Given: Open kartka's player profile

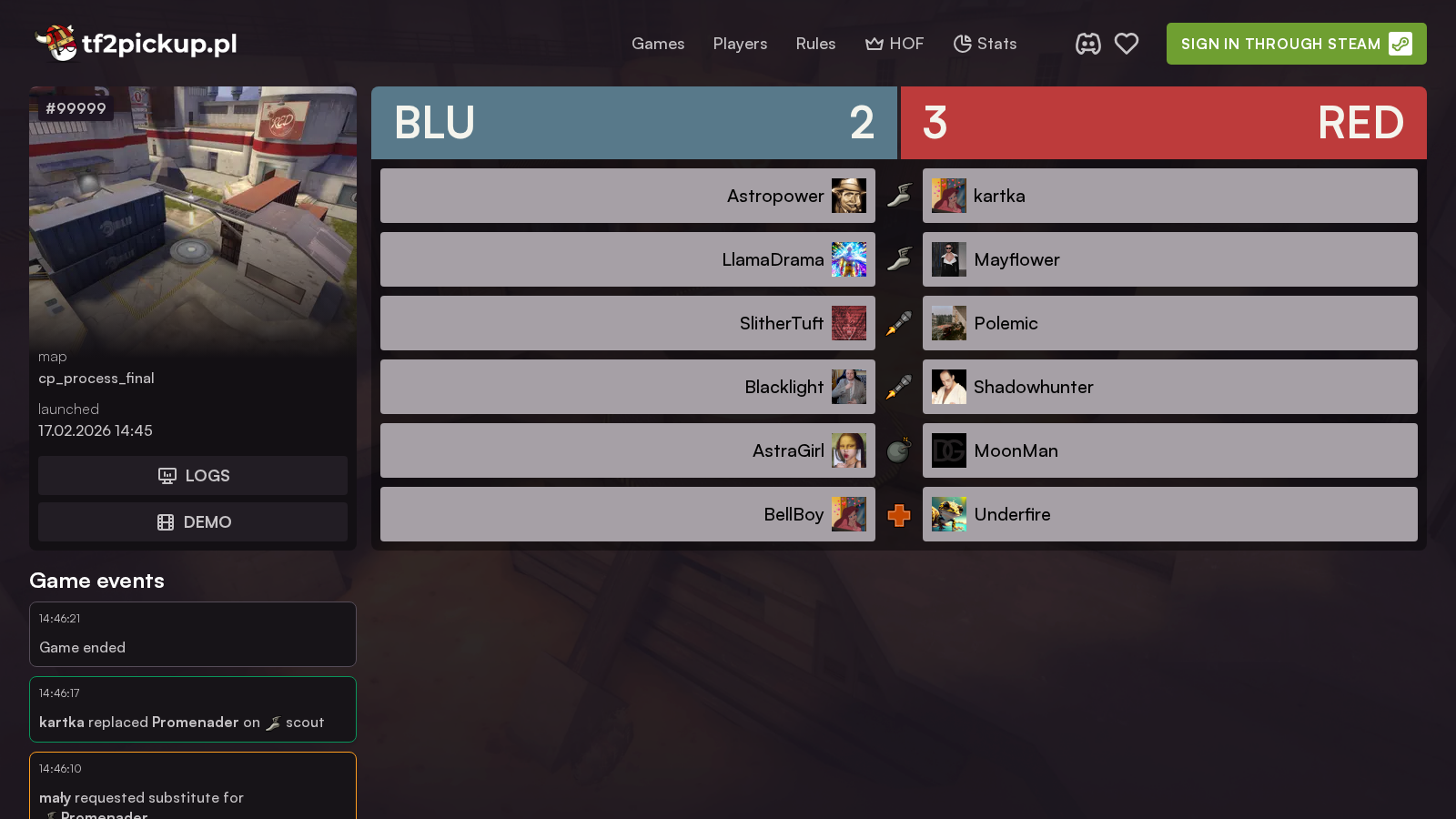Looking at the screenshot, I should tap(999, 196).
